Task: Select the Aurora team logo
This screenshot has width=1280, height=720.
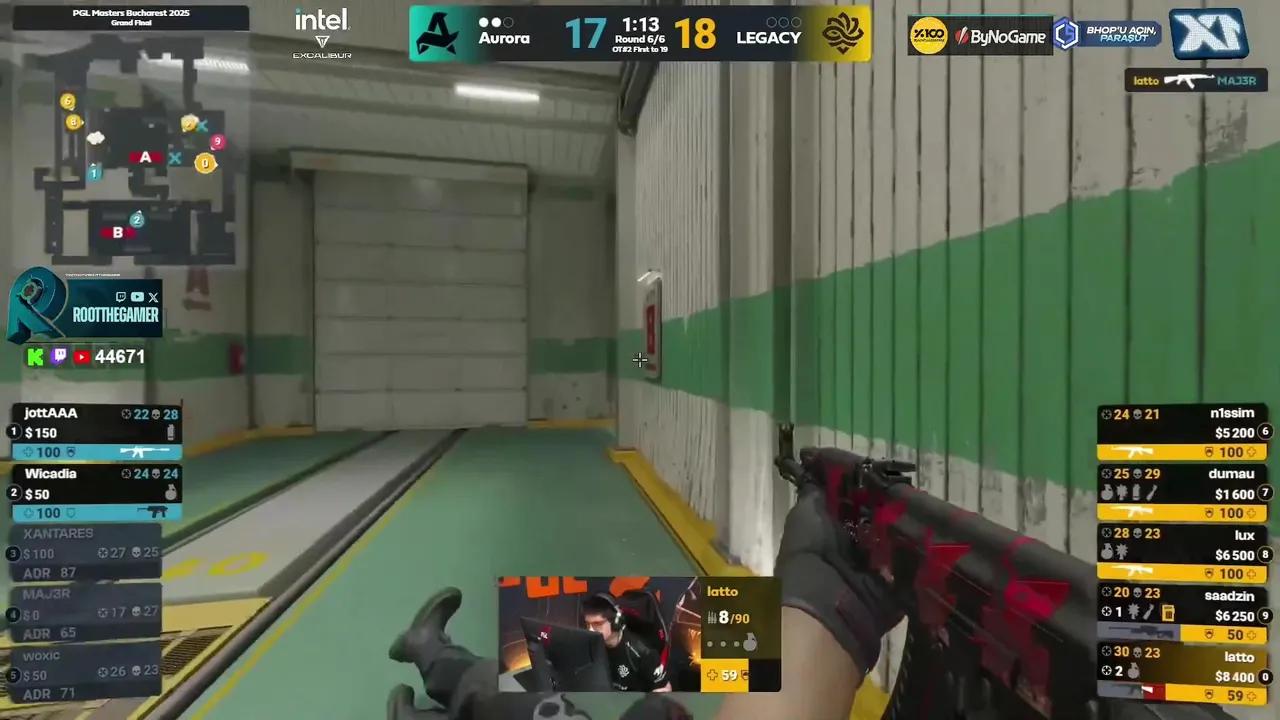Action: coord(437,33)
